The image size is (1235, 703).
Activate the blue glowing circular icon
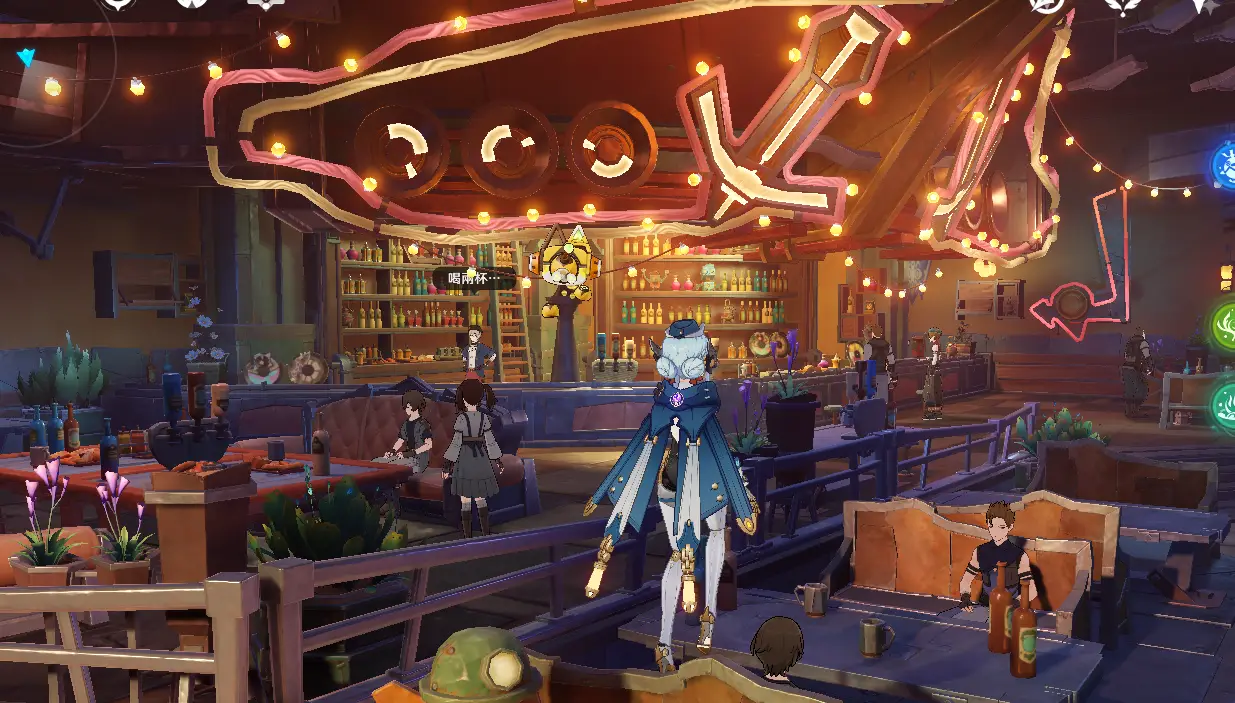pyautogui.click(x=1224, y=165)
